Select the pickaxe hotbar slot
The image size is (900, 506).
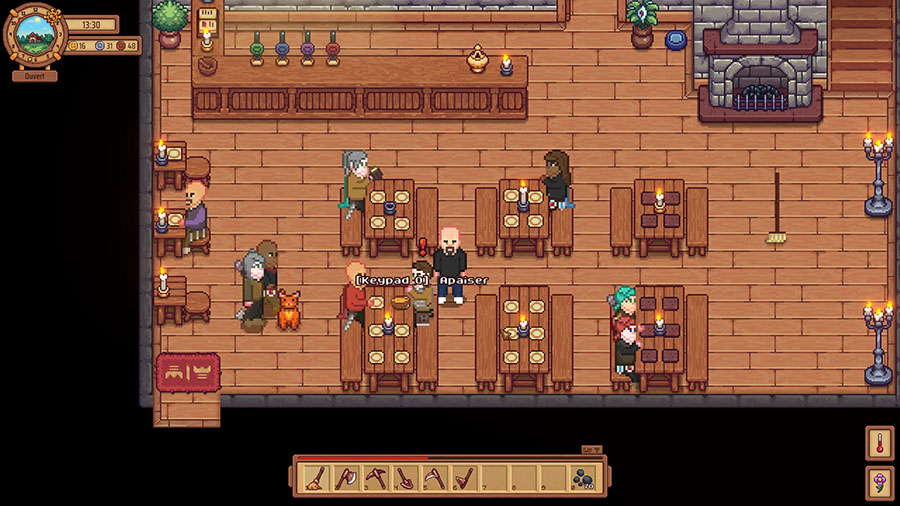pyautogui.click(x=376, y=478)
